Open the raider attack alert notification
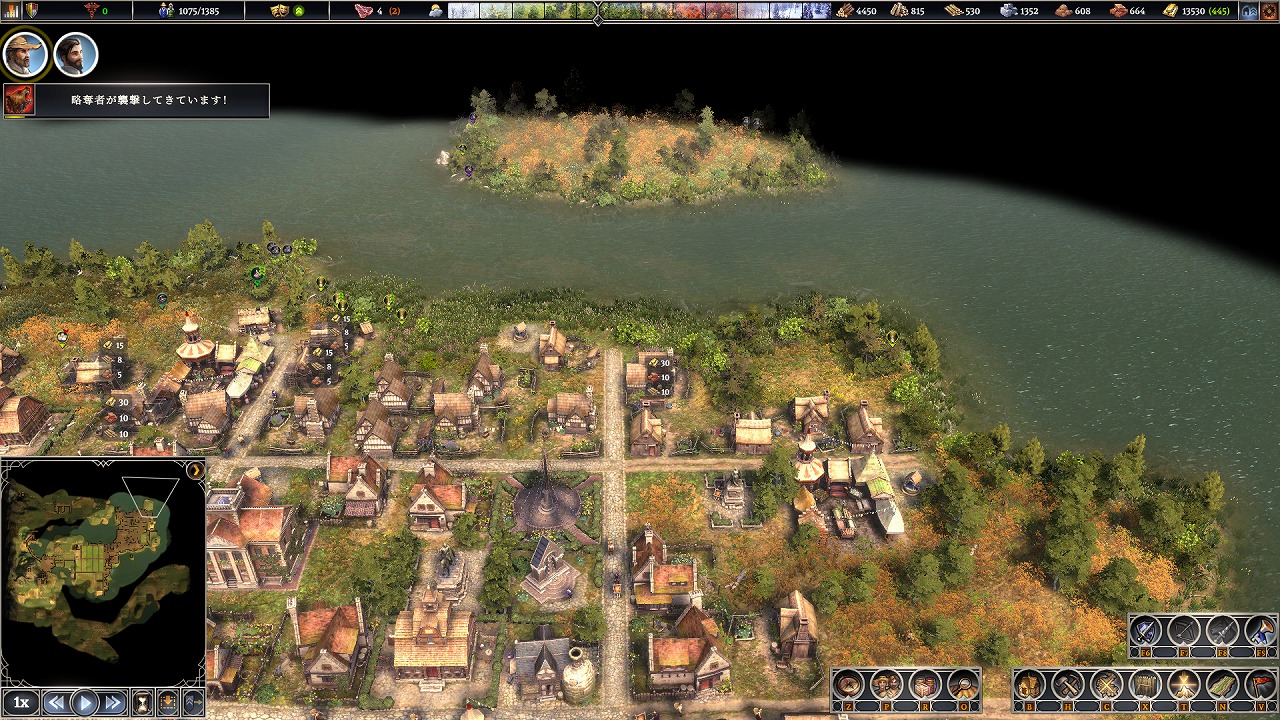Image resolution: width=1280 pixels, height=720 pixels. pyautogui.click(x=136, y=100)
